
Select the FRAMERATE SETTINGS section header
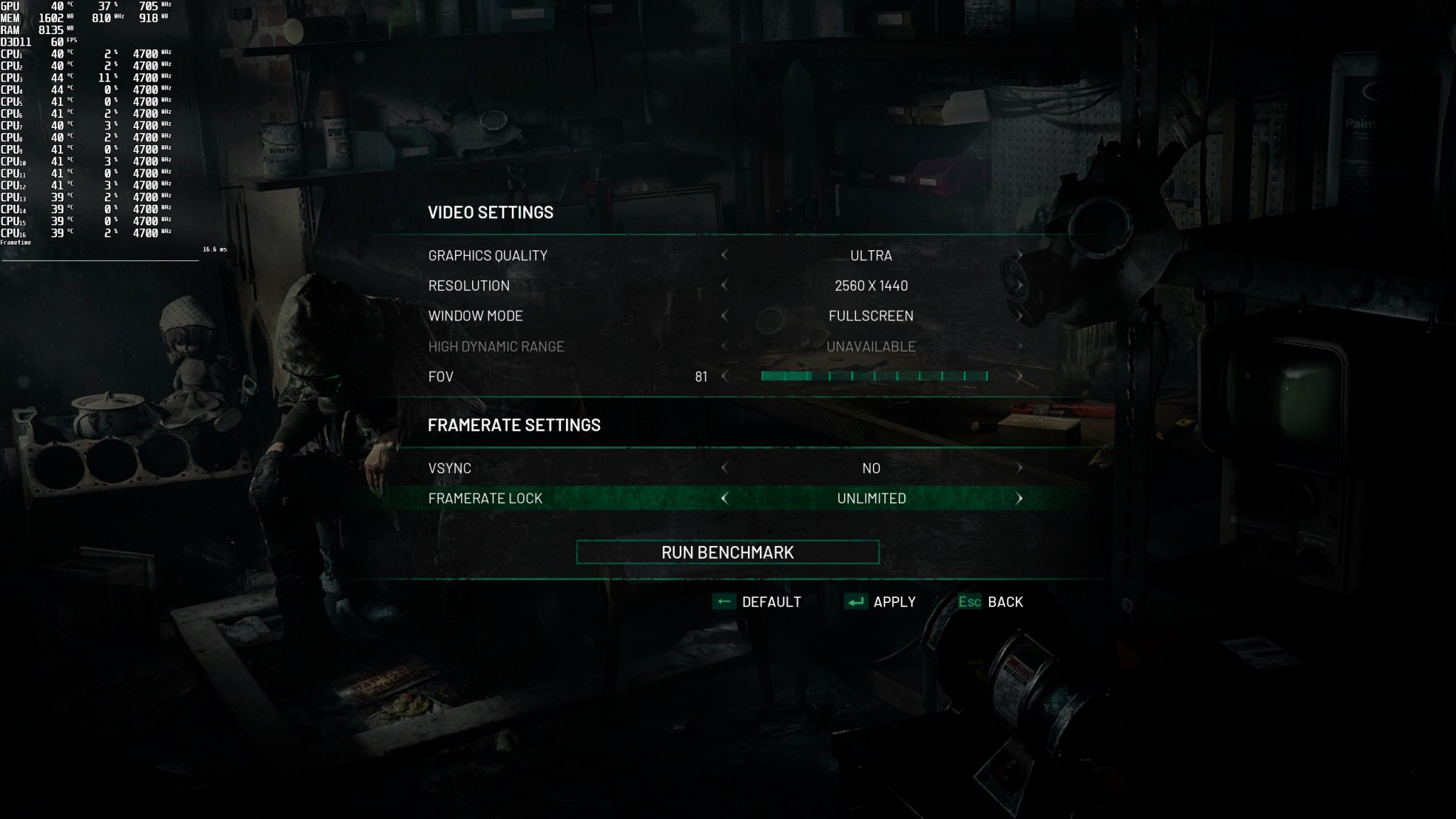[x=513, y=424]
